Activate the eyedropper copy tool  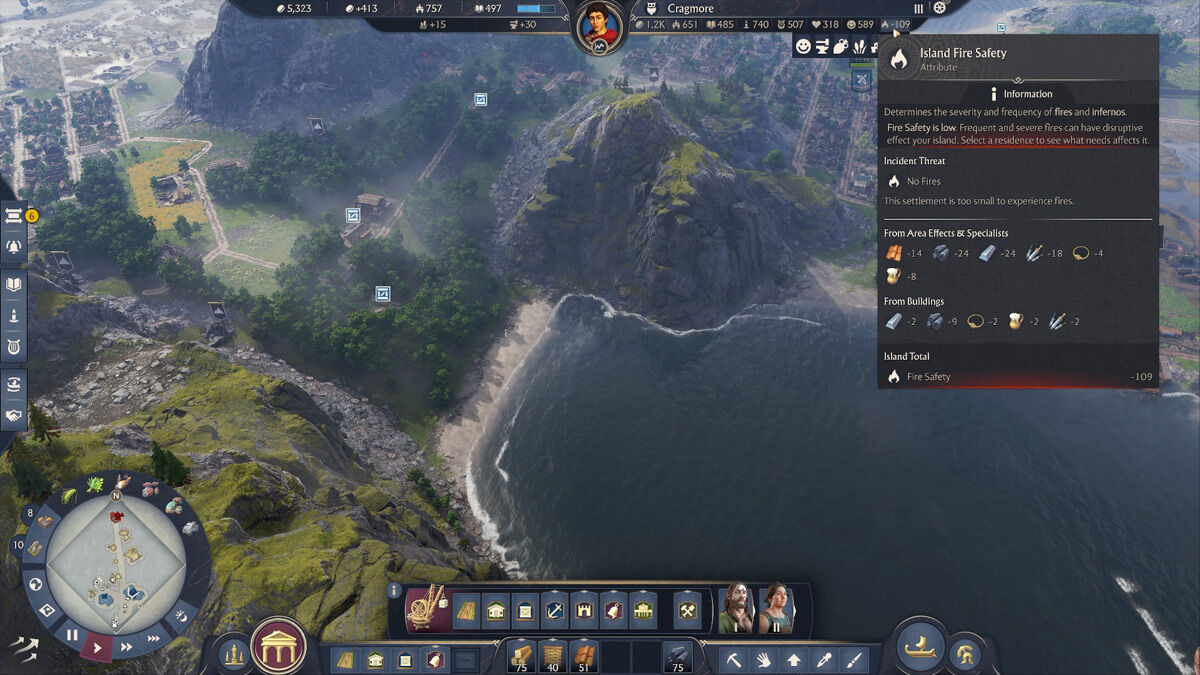tap(824, 660)
